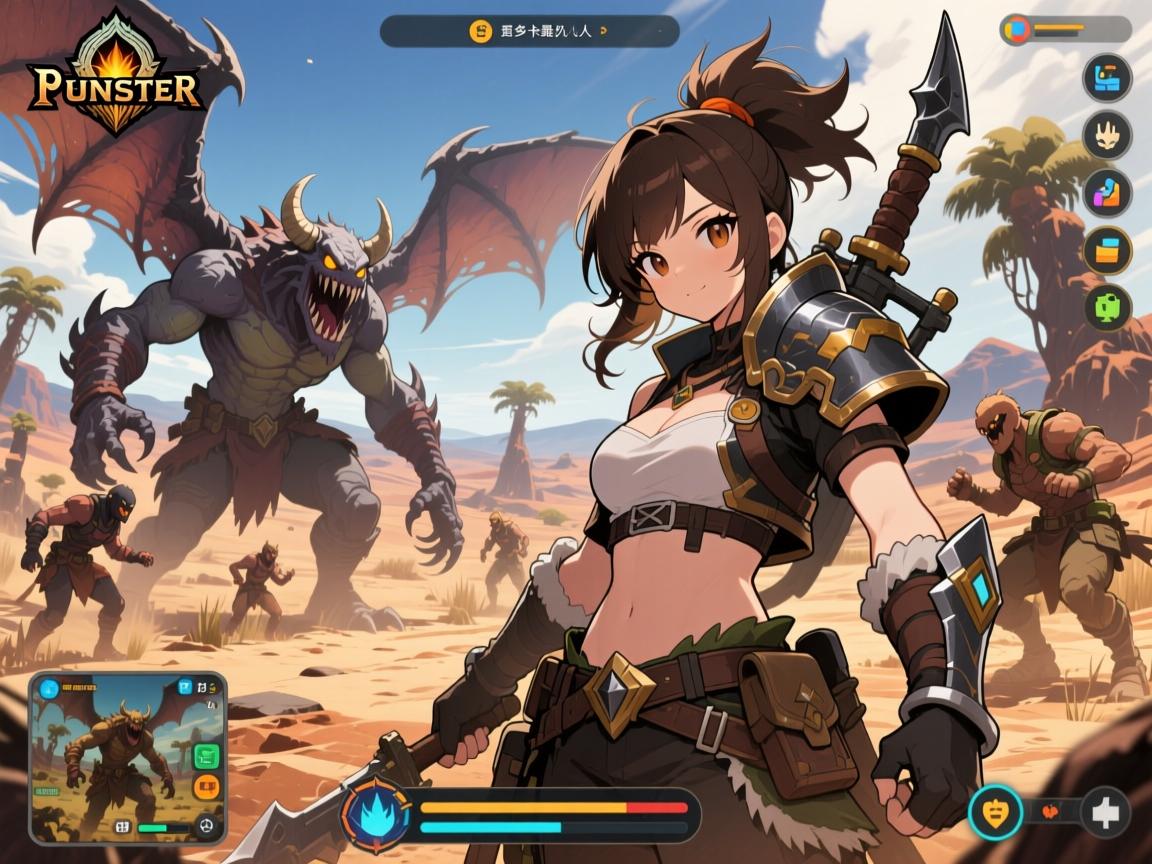Select the blue machine icon button
The image size is (1152, 864).
point(1107,76)
